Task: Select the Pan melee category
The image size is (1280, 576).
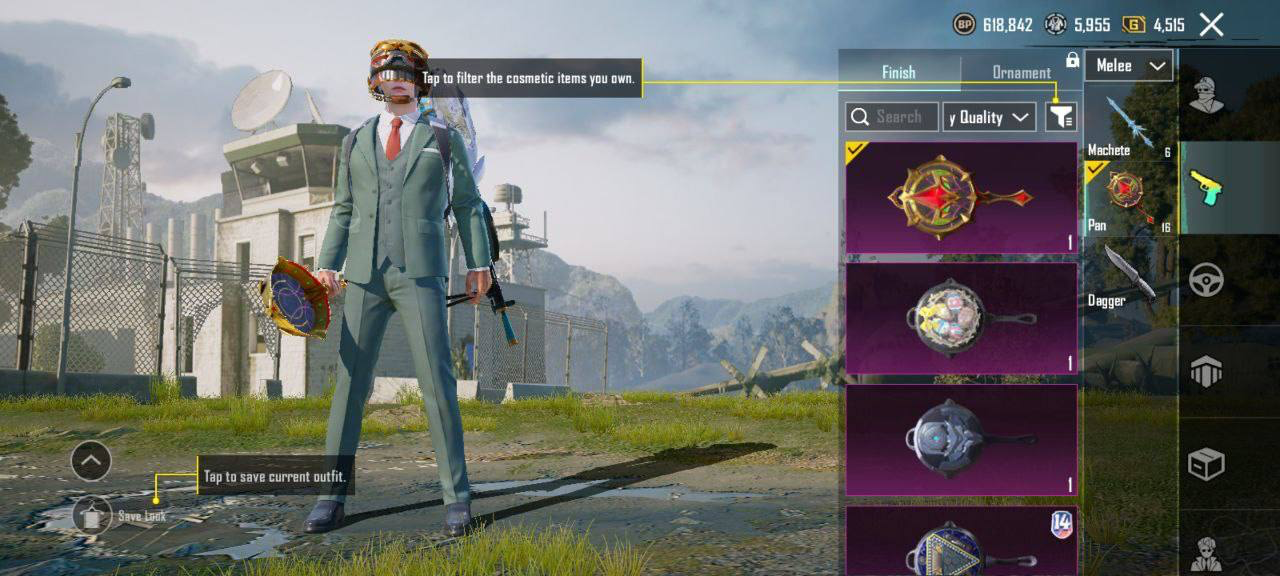Action: pos(1130,198)
